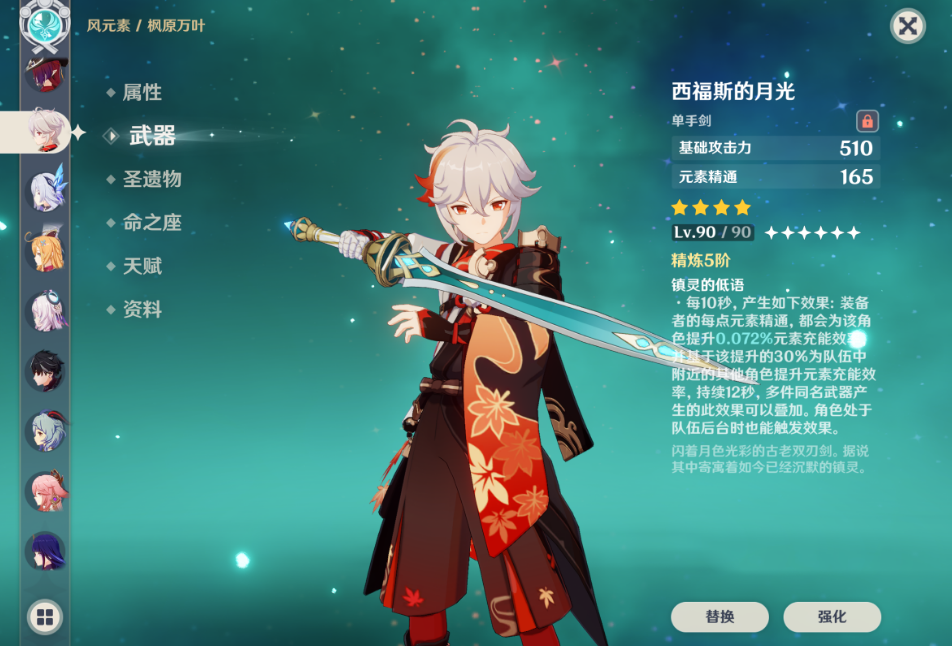
Task: Click the Anemo element emblem icon
Action: [x=44, y=27]
